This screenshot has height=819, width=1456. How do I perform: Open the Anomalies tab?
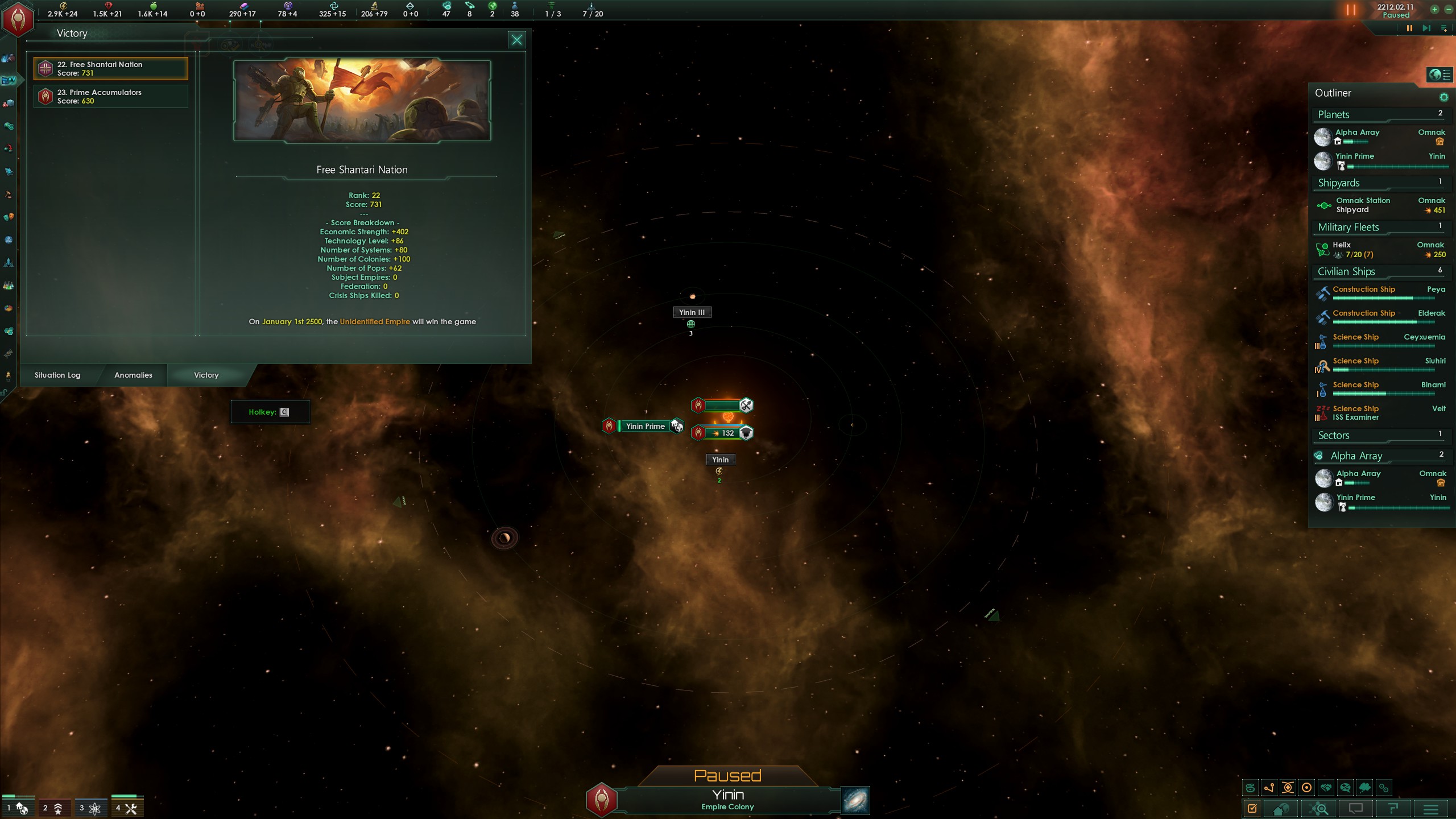tap(133, 375)
